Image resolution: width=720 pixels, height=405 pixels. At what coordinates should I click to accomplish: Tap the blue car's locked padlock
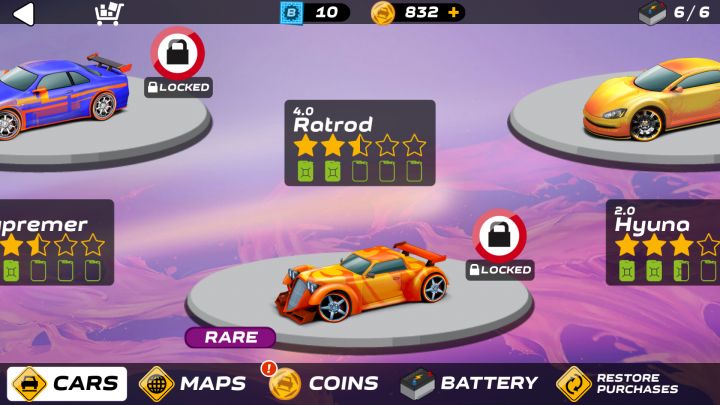[x=178, y=53]
